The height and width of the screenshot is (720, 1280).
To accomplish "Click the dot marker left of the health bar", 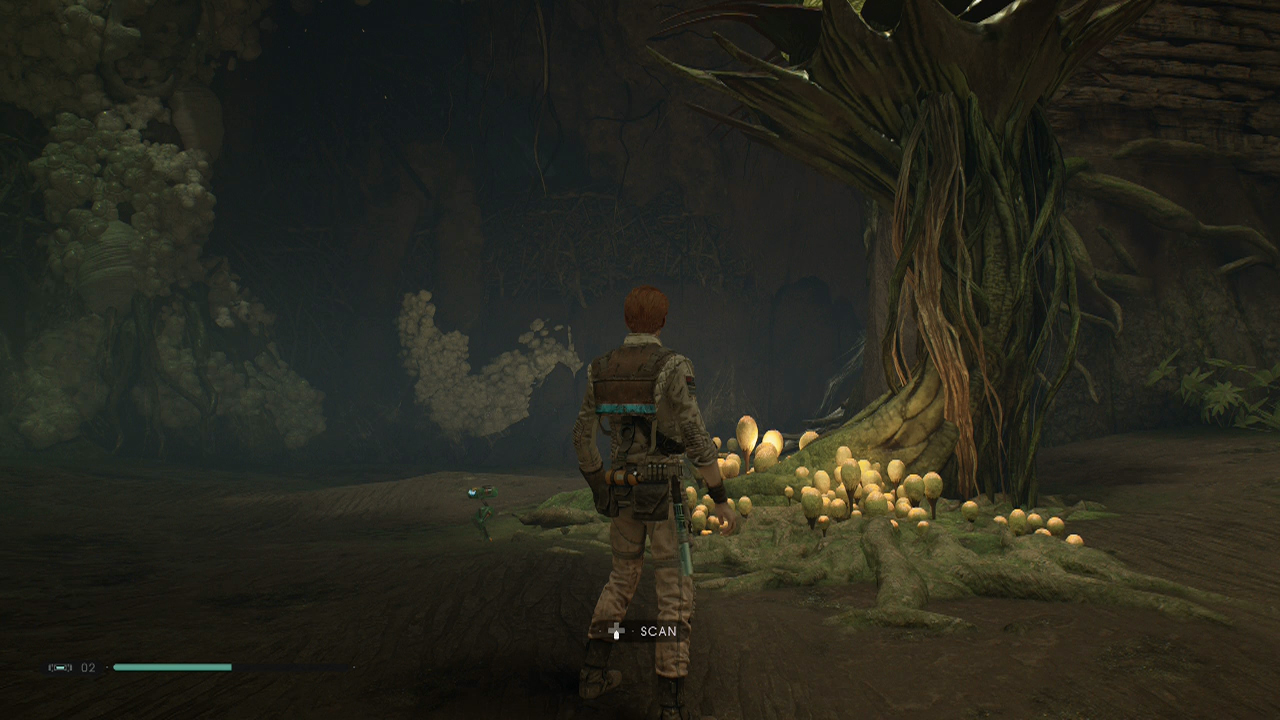I will [x=107, y=667].
